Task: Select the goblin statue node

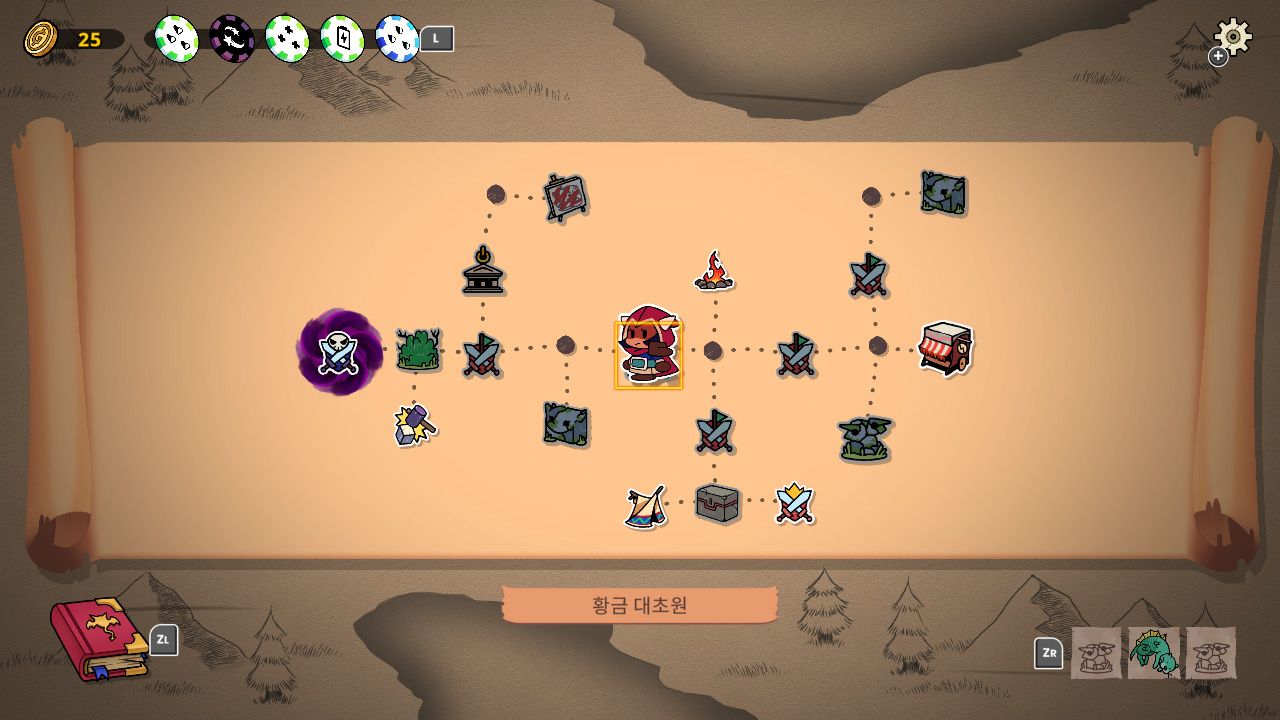Action: coord(864,438)
